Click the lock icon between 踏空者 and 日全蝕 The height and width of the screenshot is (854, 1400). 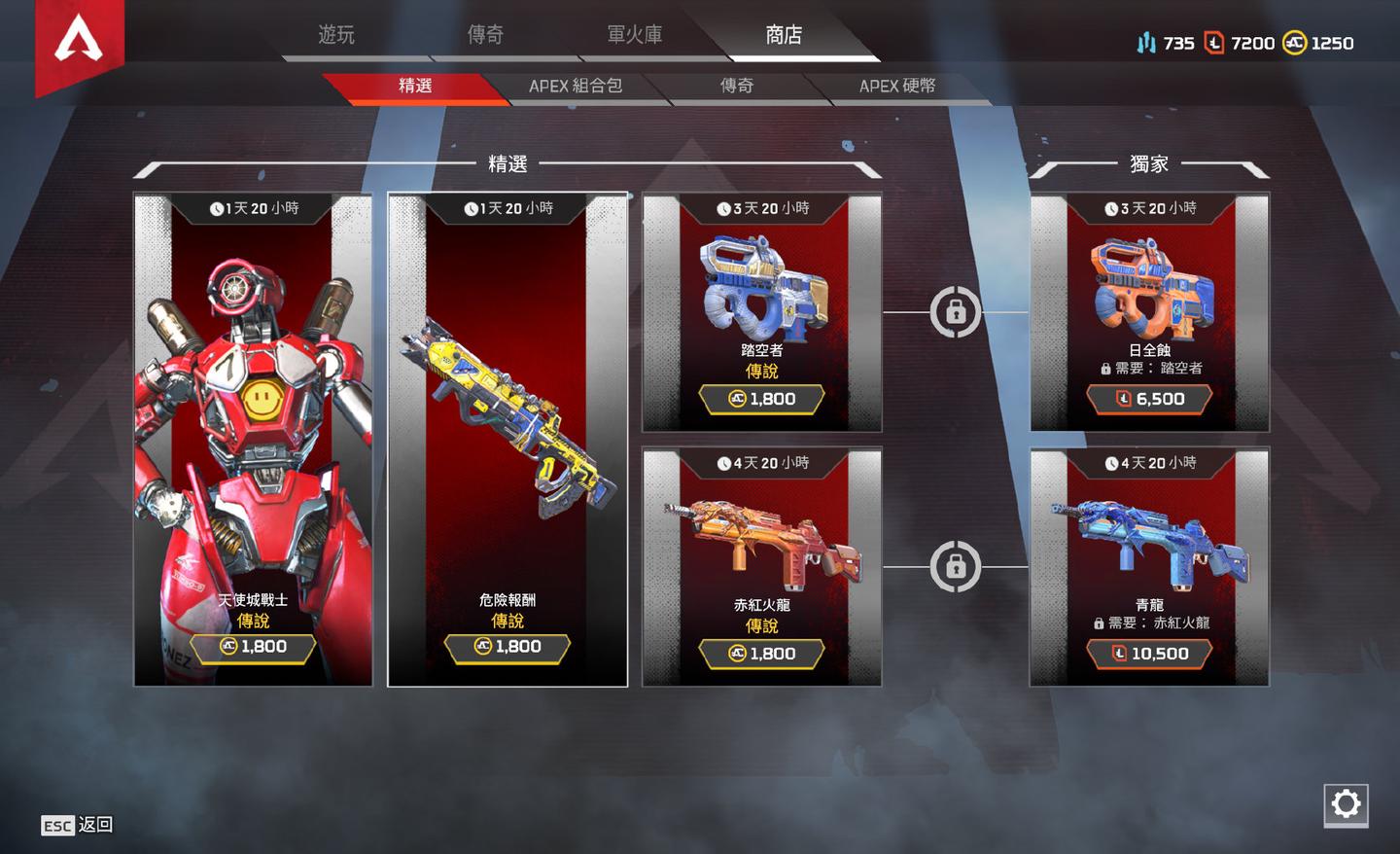958,311
